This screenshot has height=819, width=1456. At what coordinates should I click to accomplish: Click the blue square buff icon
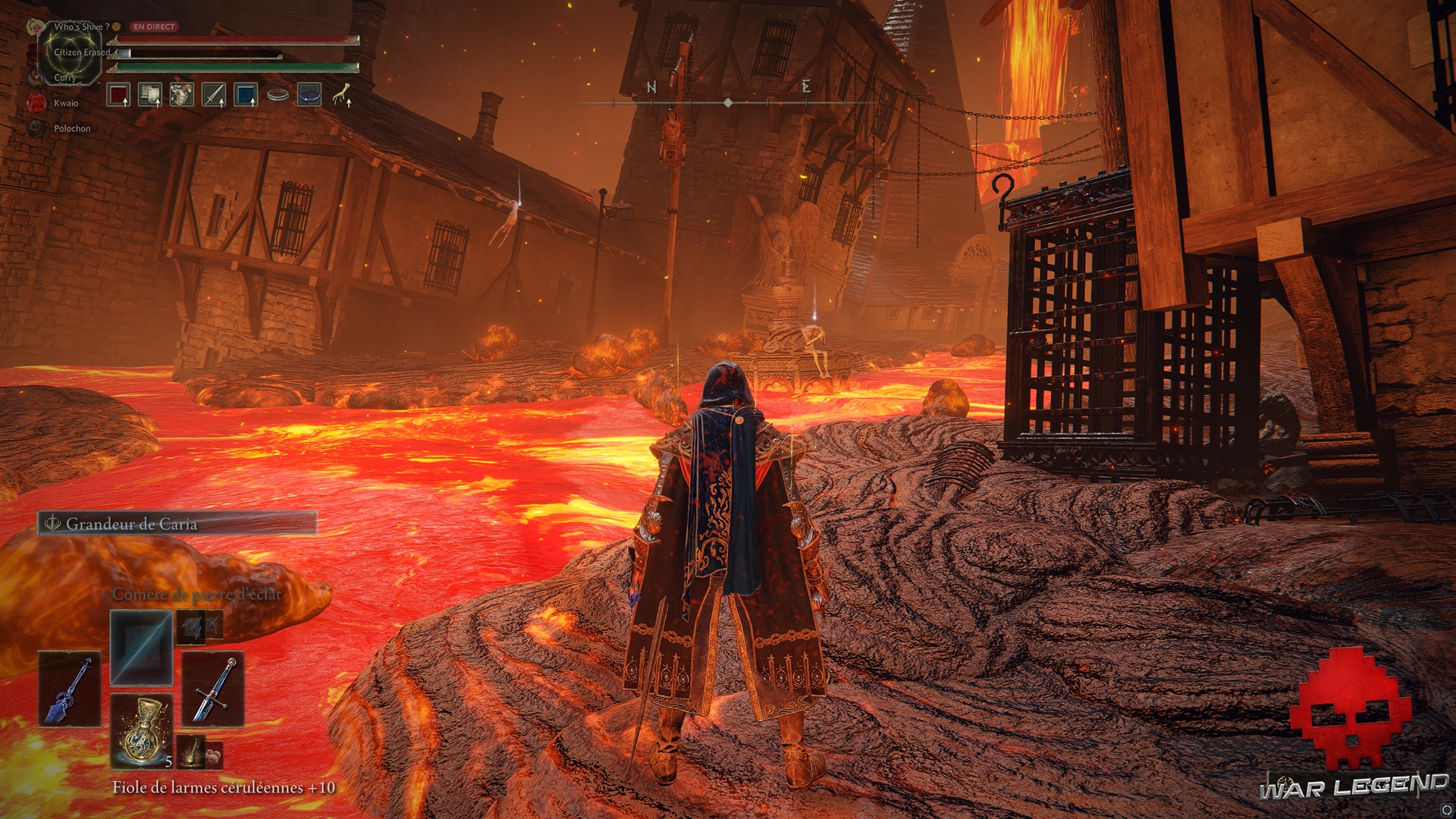click(246, 95)
